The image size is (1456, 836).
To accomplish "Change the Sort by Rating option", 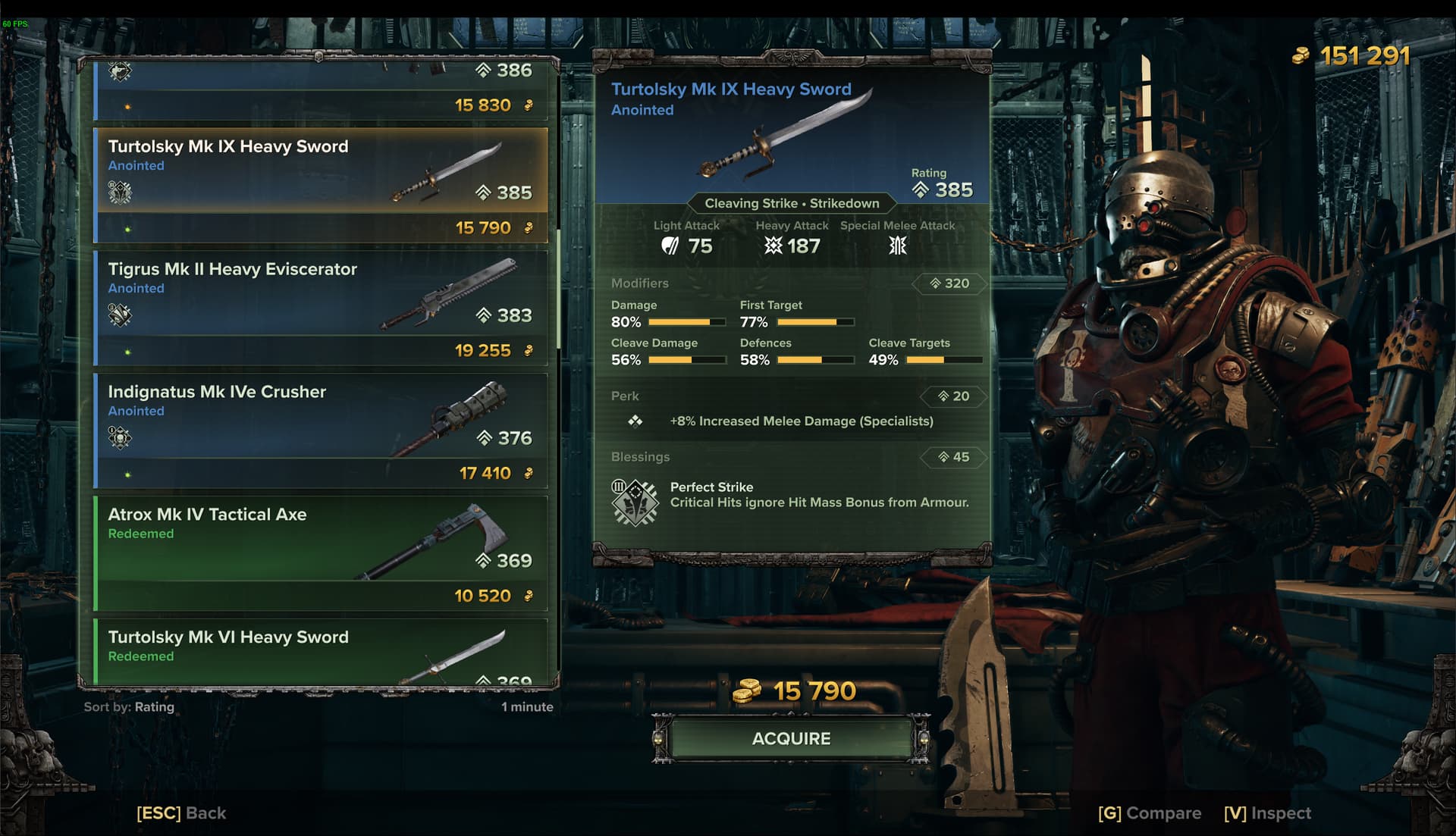I will click(129, 706).
